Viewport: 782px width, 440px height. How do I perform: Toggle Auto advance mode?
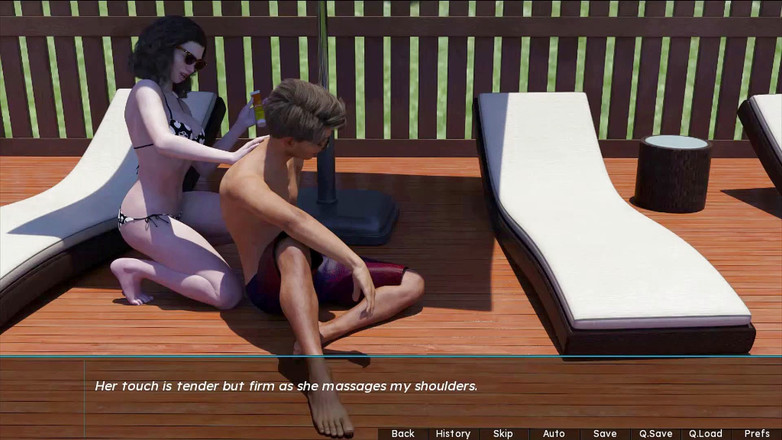pyautogui.click(x=554, y=433)
